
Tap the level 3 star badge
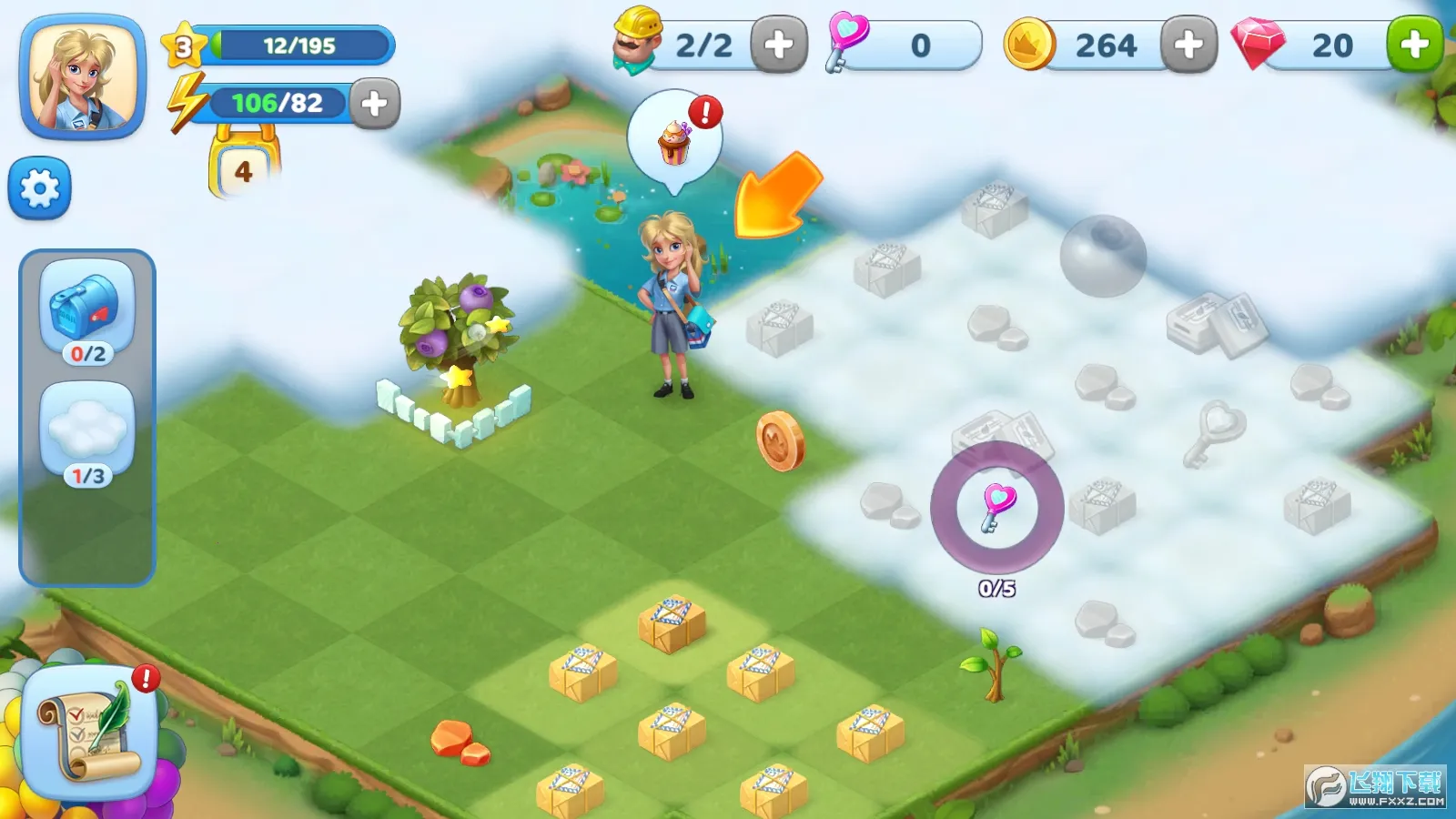(x=183, y=45)
